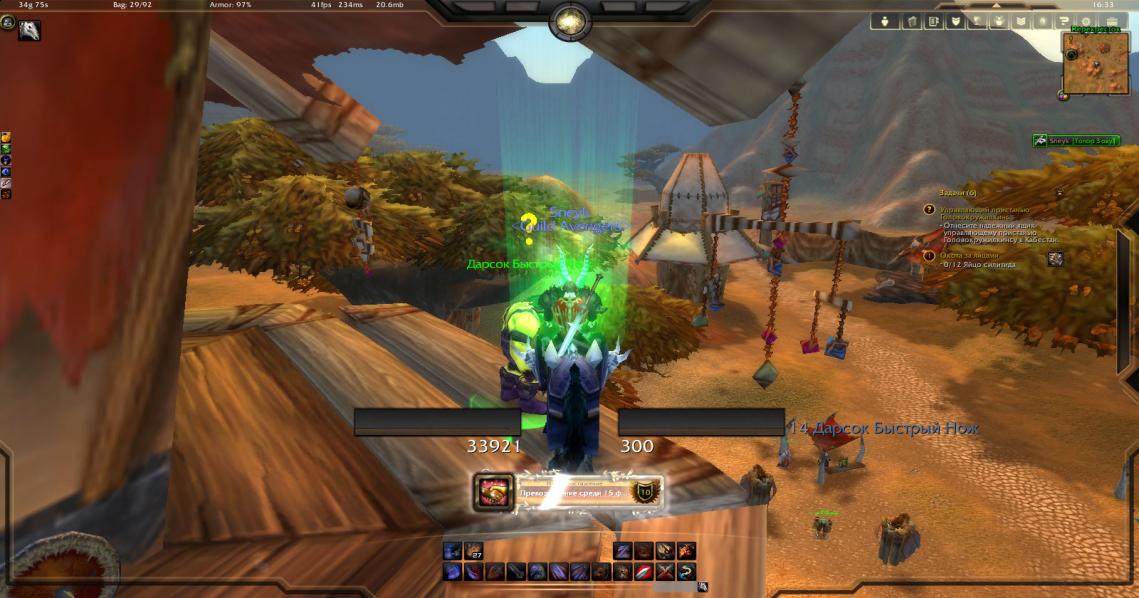The width and height of the screenshot is (1139, 598).
Task: Activate the crossed swords ability
Action: tap(665, 572)
